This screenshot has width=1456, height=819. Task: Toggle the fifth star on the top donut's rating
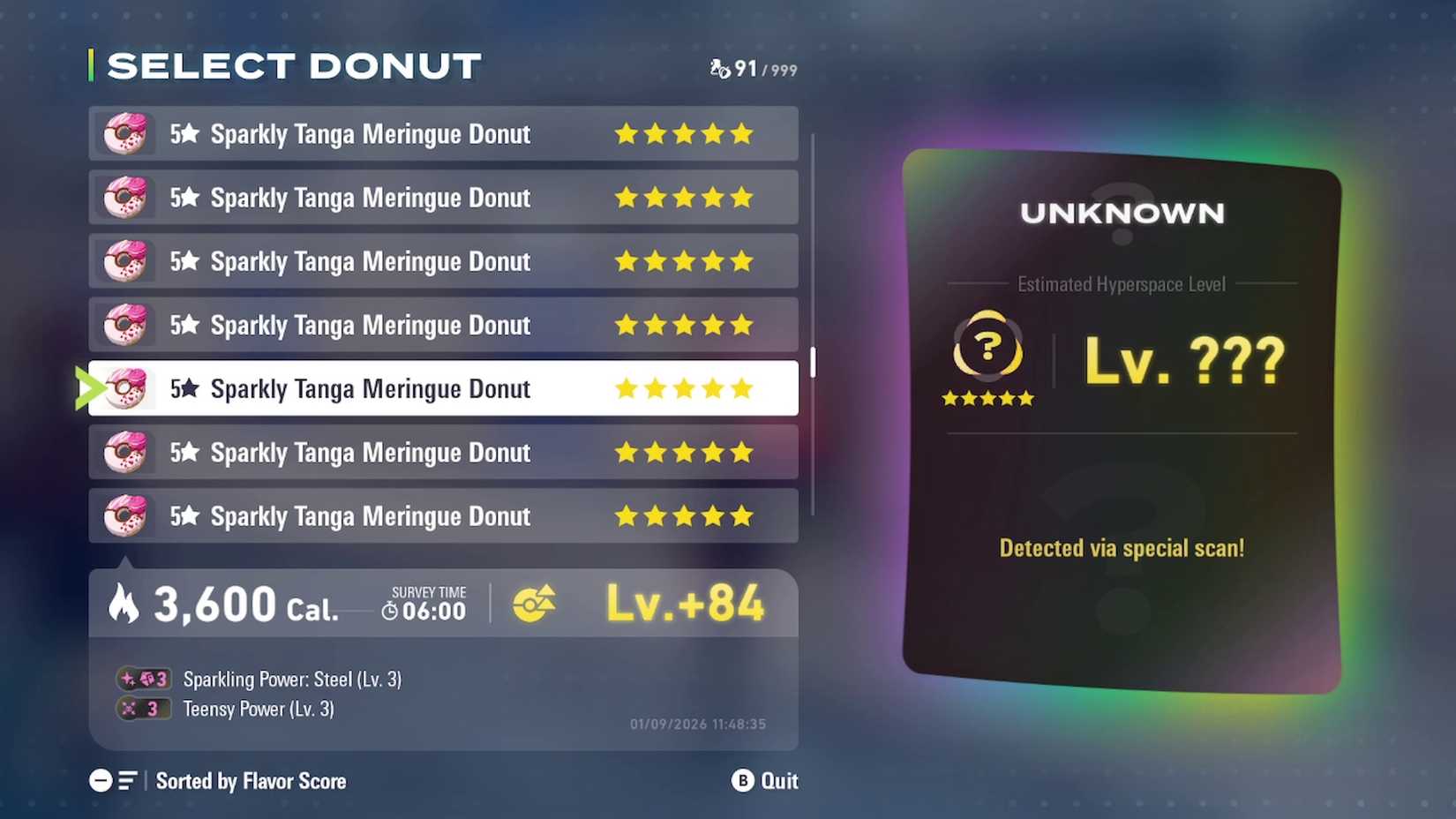point(741,134)
